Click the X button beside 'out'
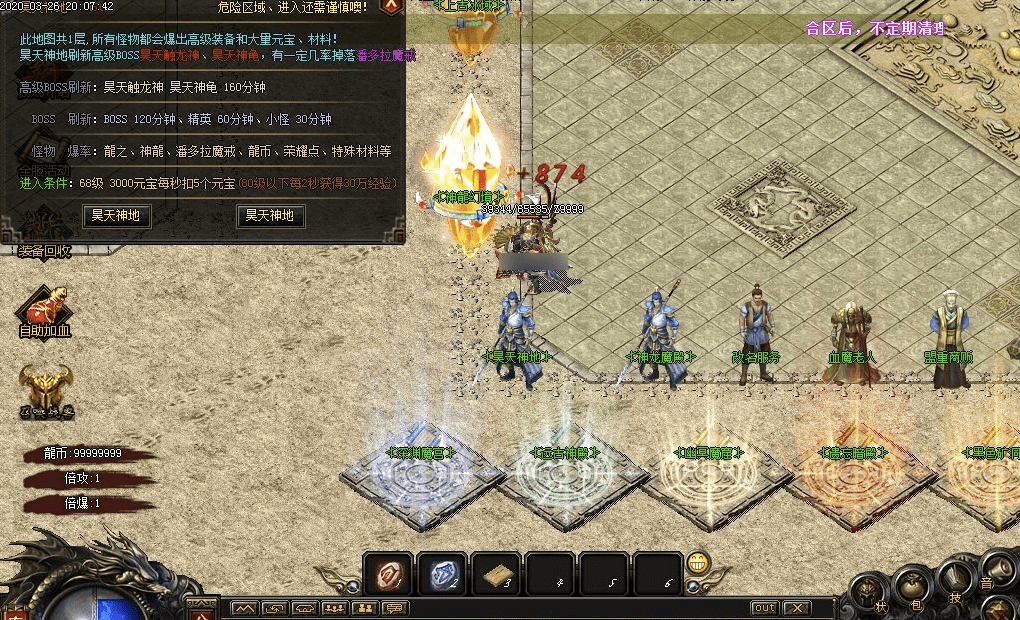The height and width of the screenshot is (620, 1020). pos(796,608)
